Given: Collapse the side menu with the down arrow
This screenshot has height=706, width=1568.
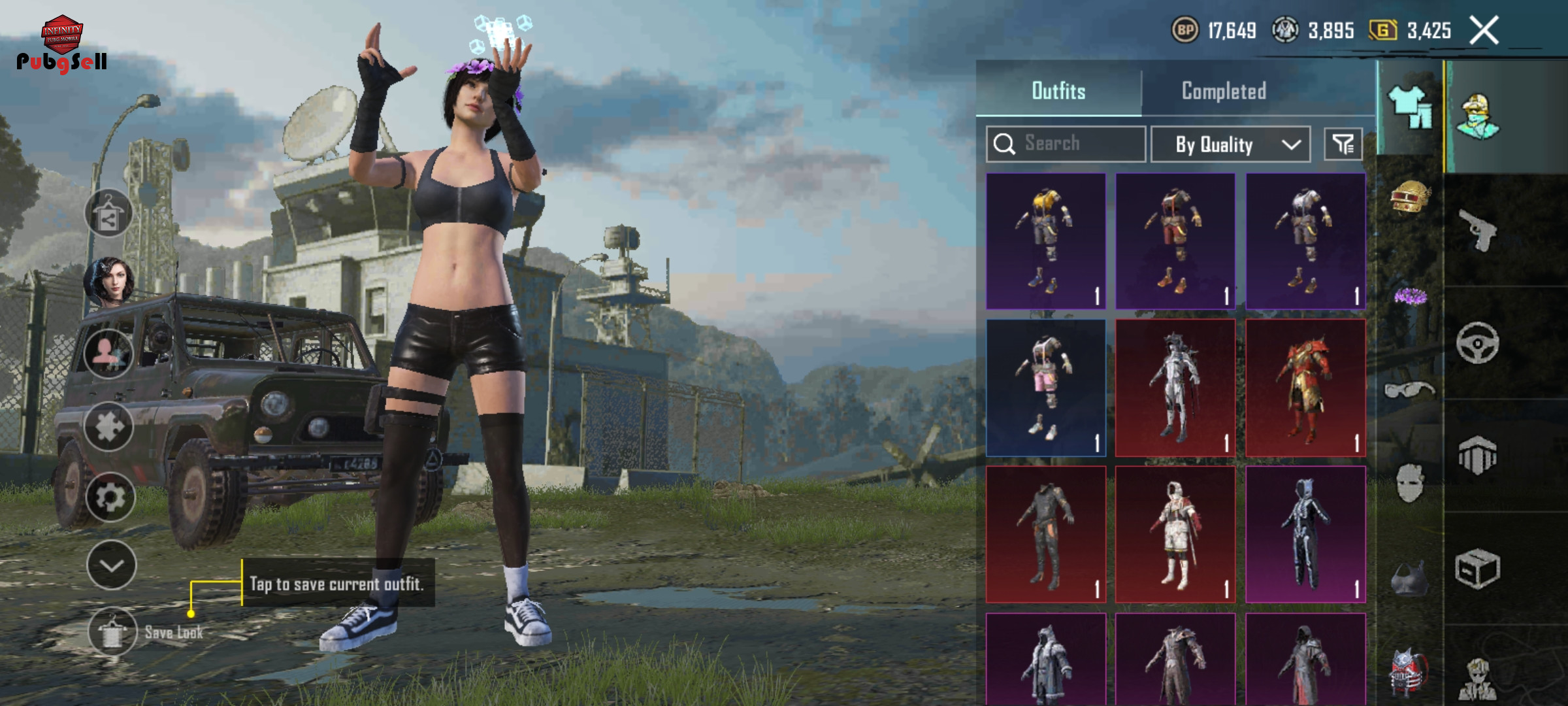Looking at the screenshot, I should click(111, 565).
